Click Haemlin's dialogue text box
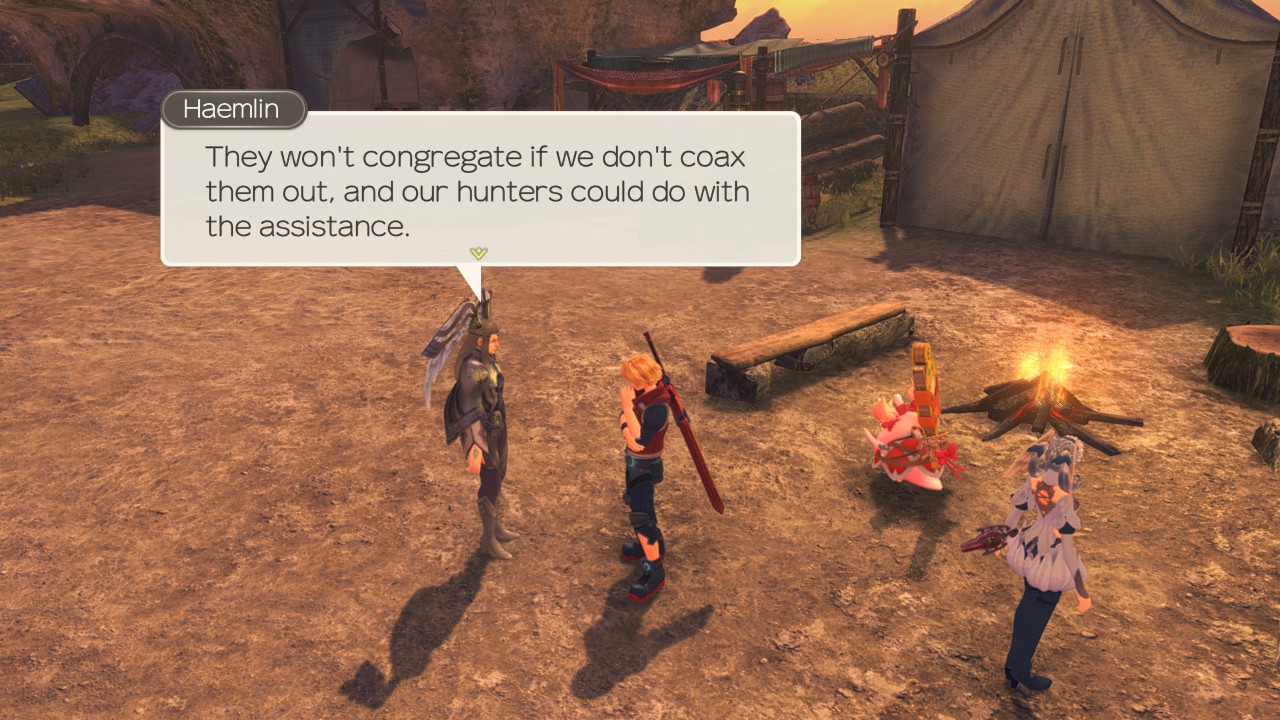The width and height of the screenshot is (1280, 720). tap(480, 188)
